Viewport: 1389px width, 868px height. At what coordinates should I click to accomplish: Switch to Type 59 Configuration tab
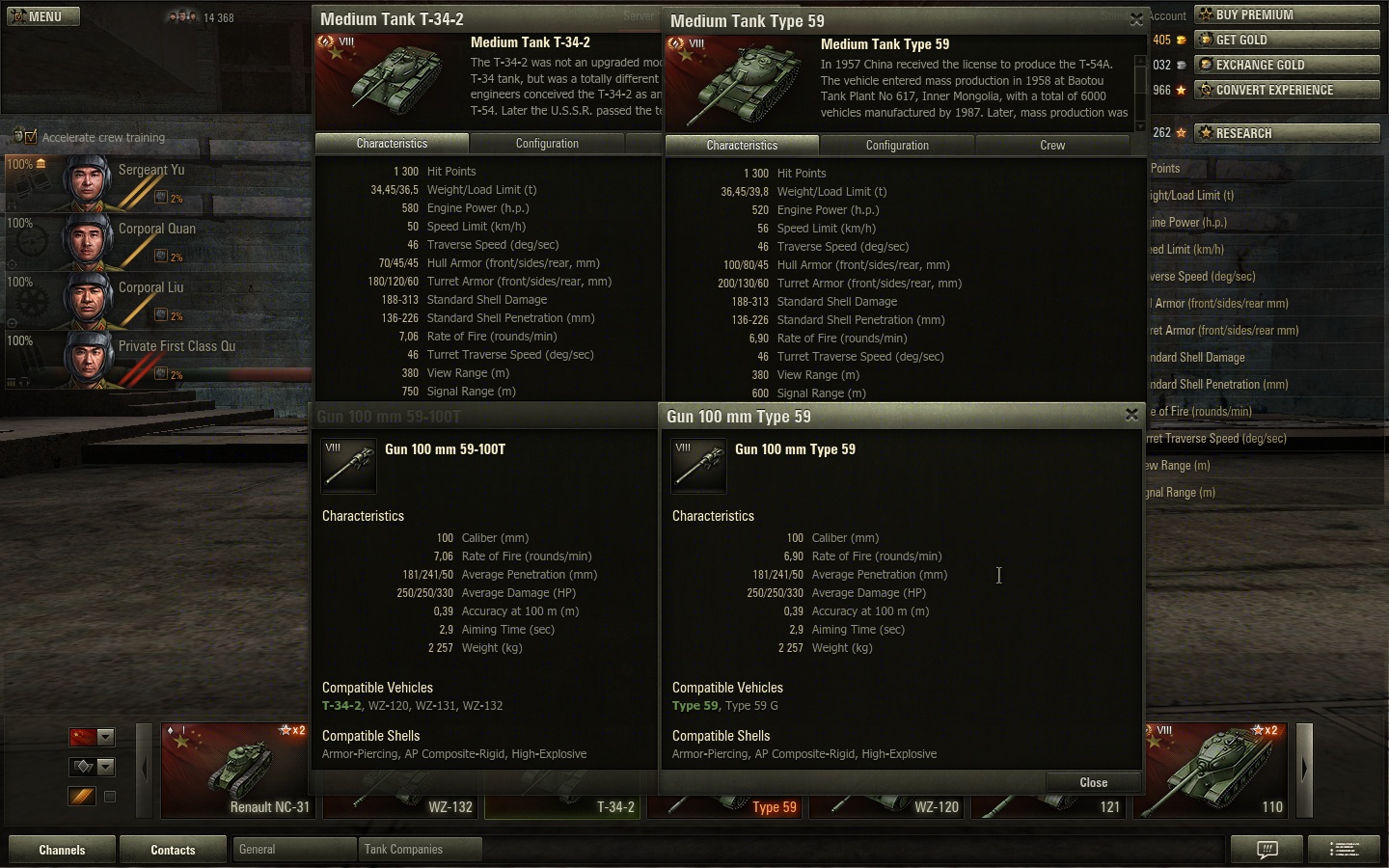(x=897, y=146)
